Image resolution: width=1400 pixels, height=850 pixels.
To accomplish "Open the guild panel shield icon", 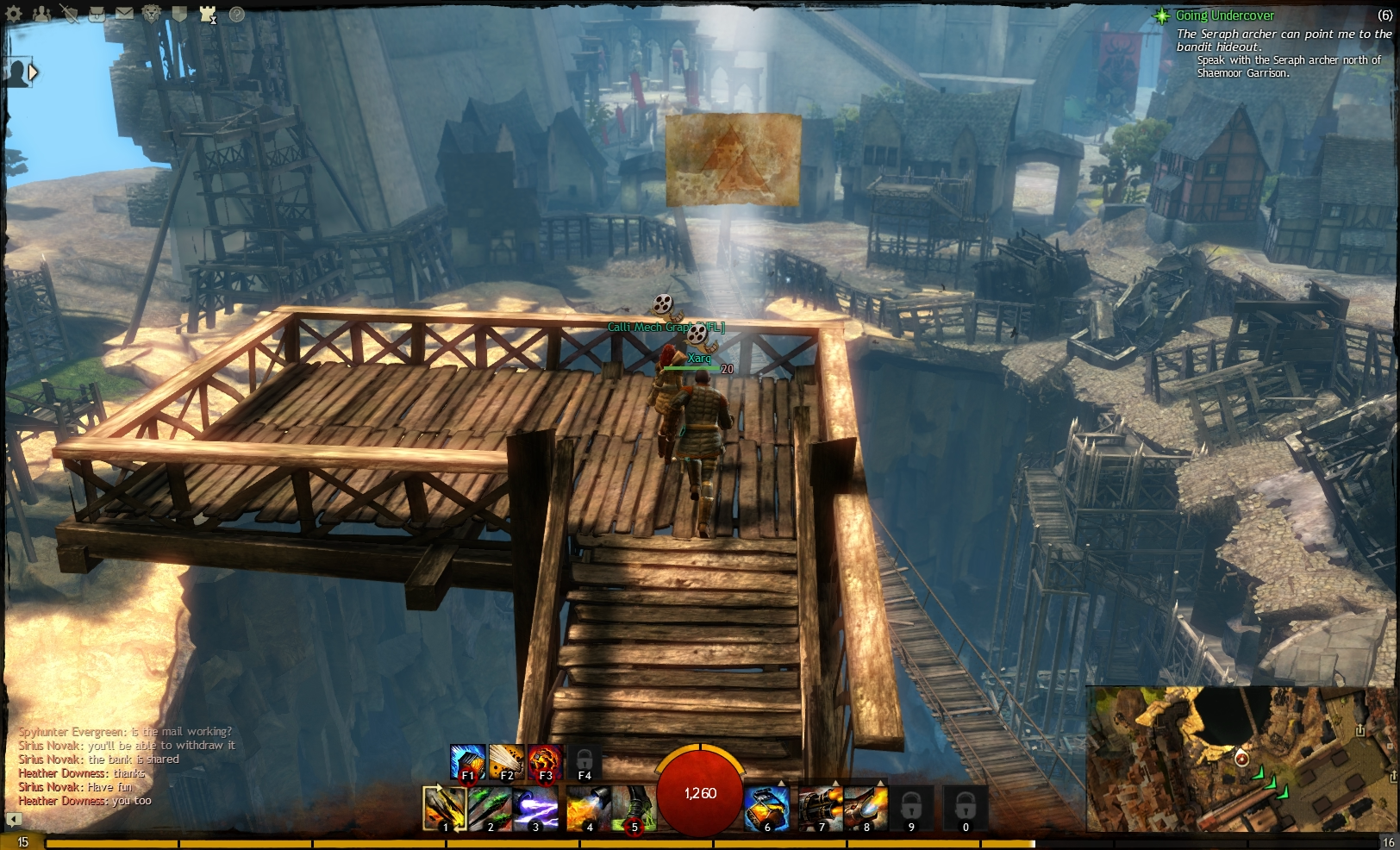I will coord(180,14).
